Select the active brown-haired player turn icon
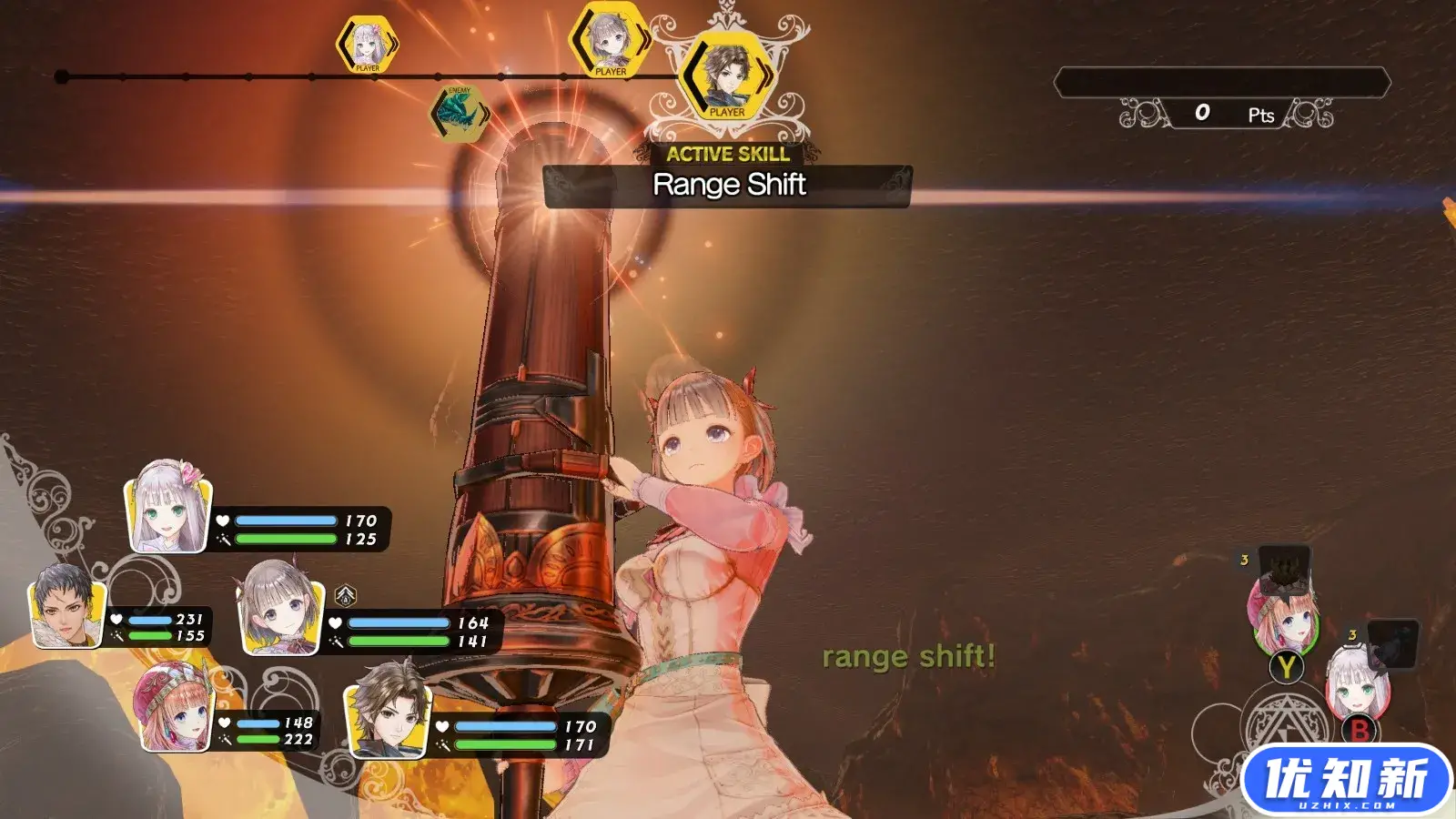The image size is (1456, 819). (727, 76)
